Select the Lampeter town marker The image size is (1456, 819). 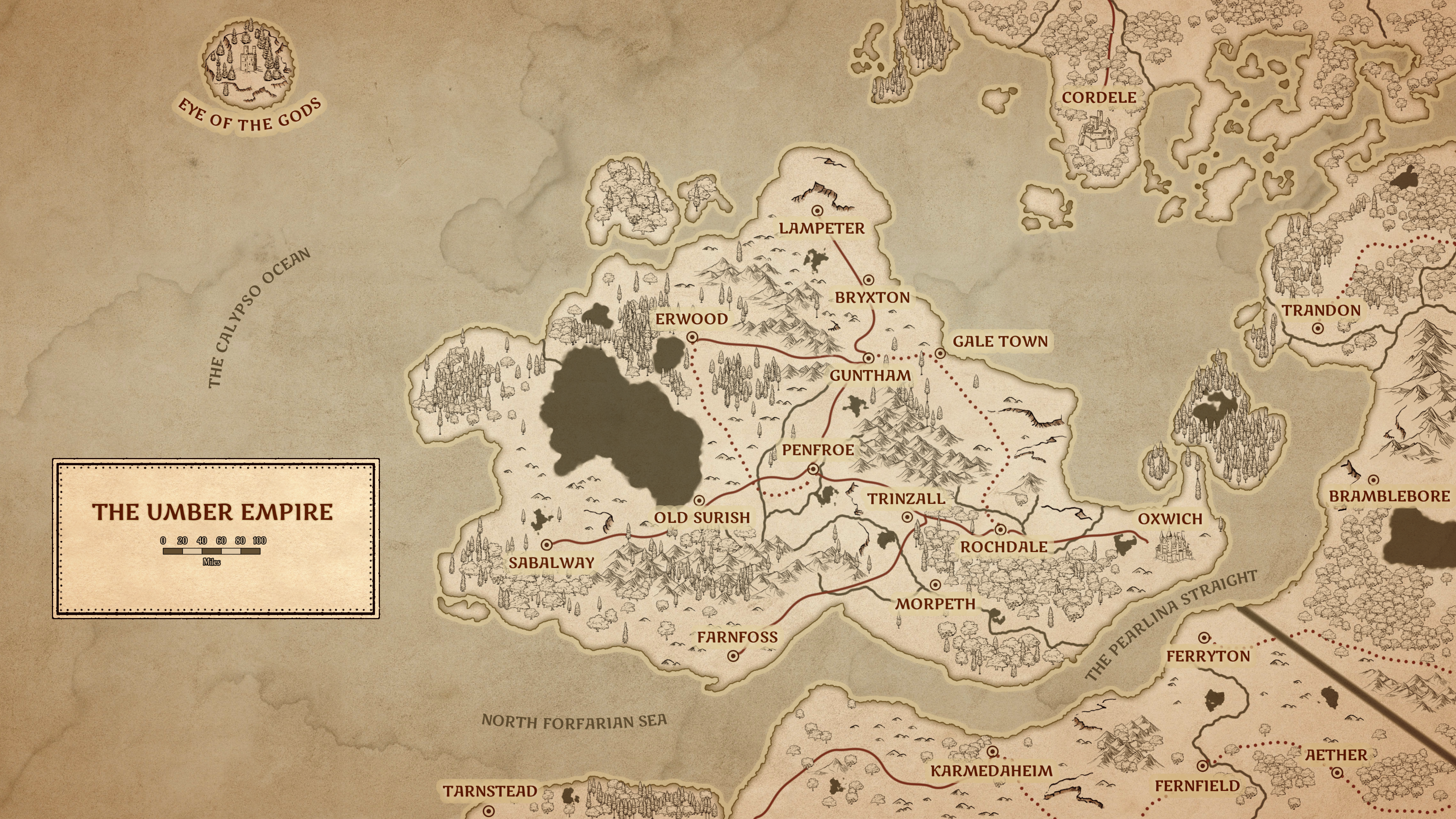point(817,211)
